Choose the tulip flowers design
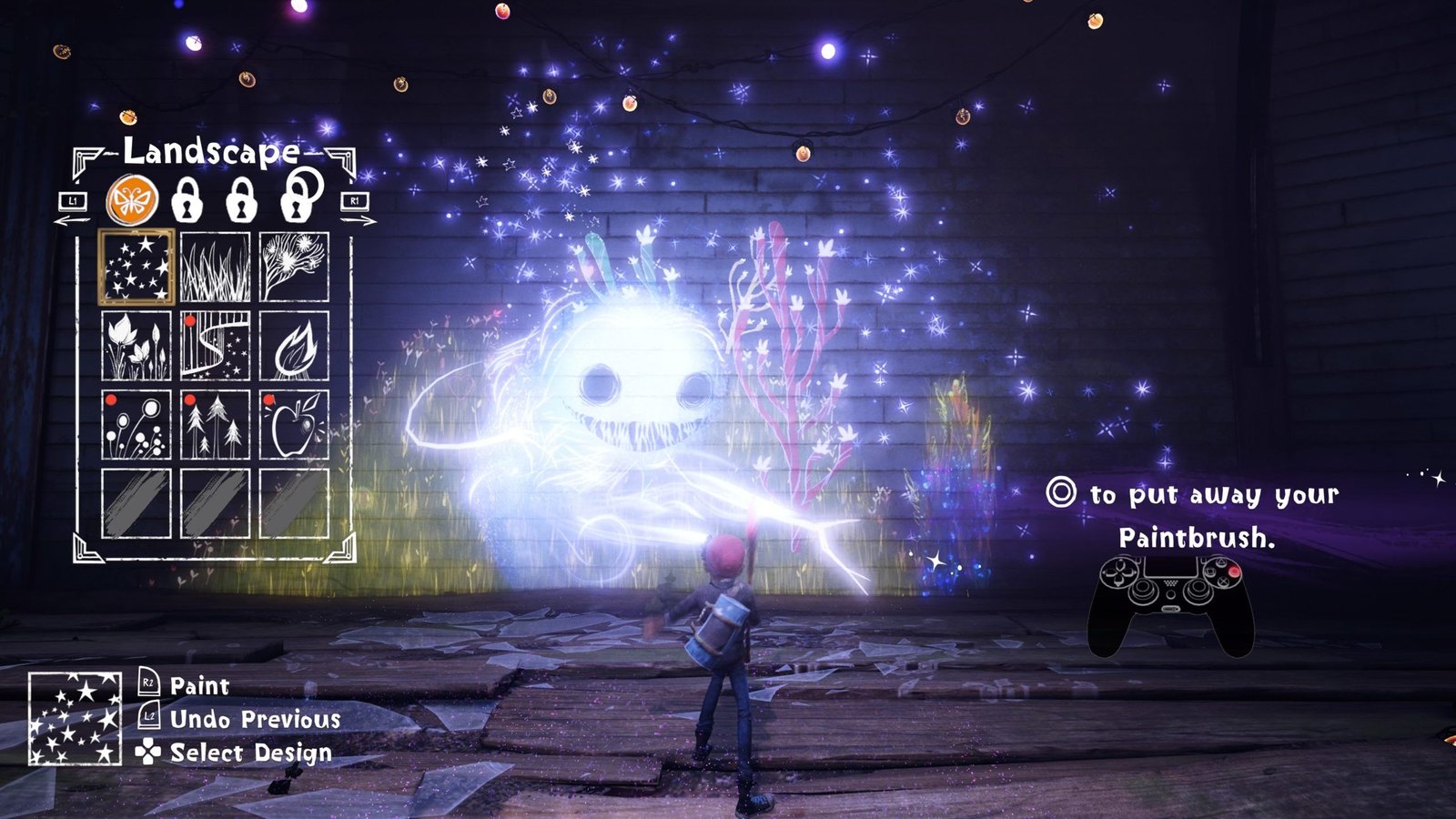This screenshot has width=1456, height=819. pos(136,346)
